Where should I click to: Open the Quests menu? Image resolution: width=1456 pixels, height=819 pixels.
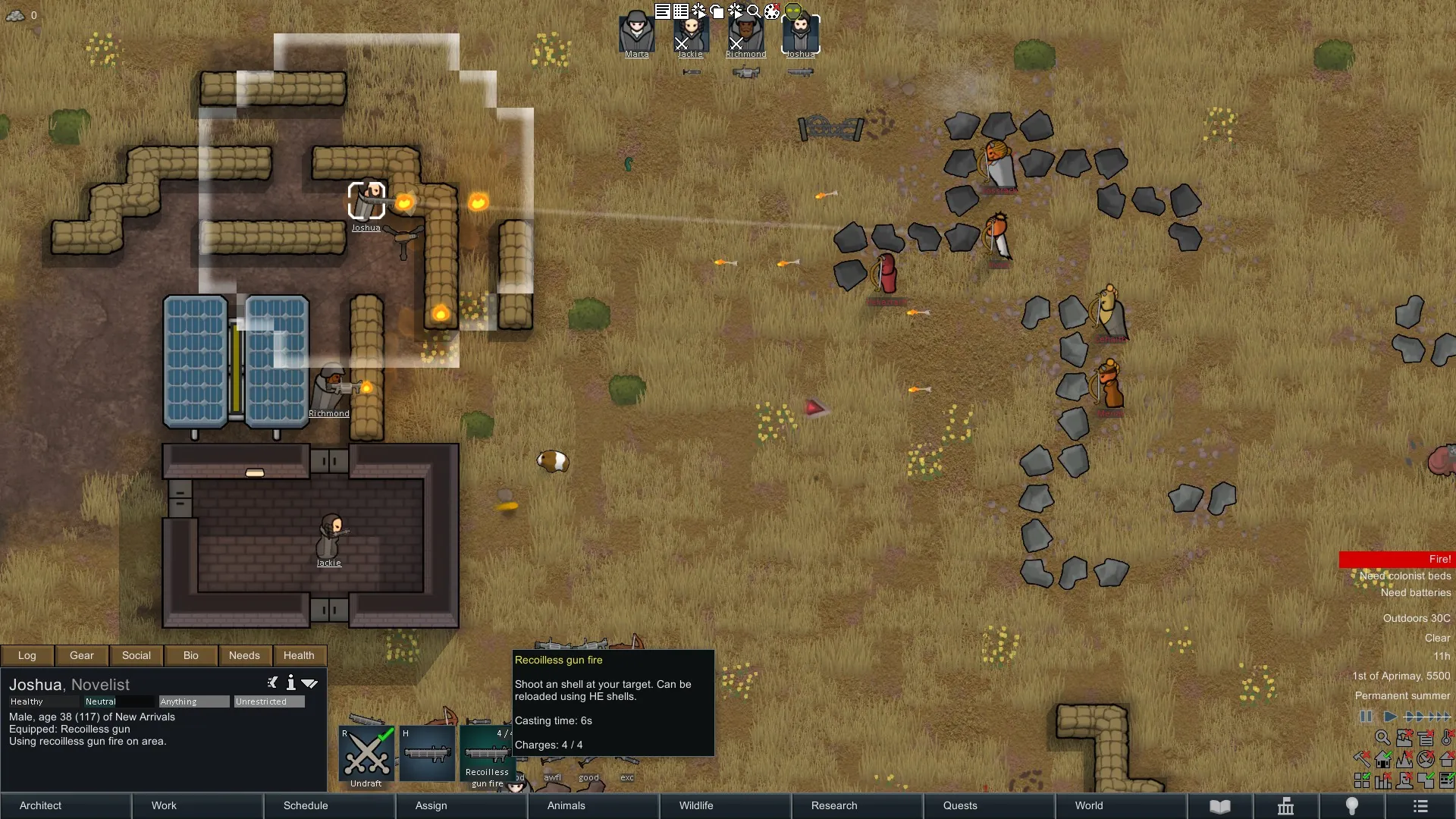960,805
